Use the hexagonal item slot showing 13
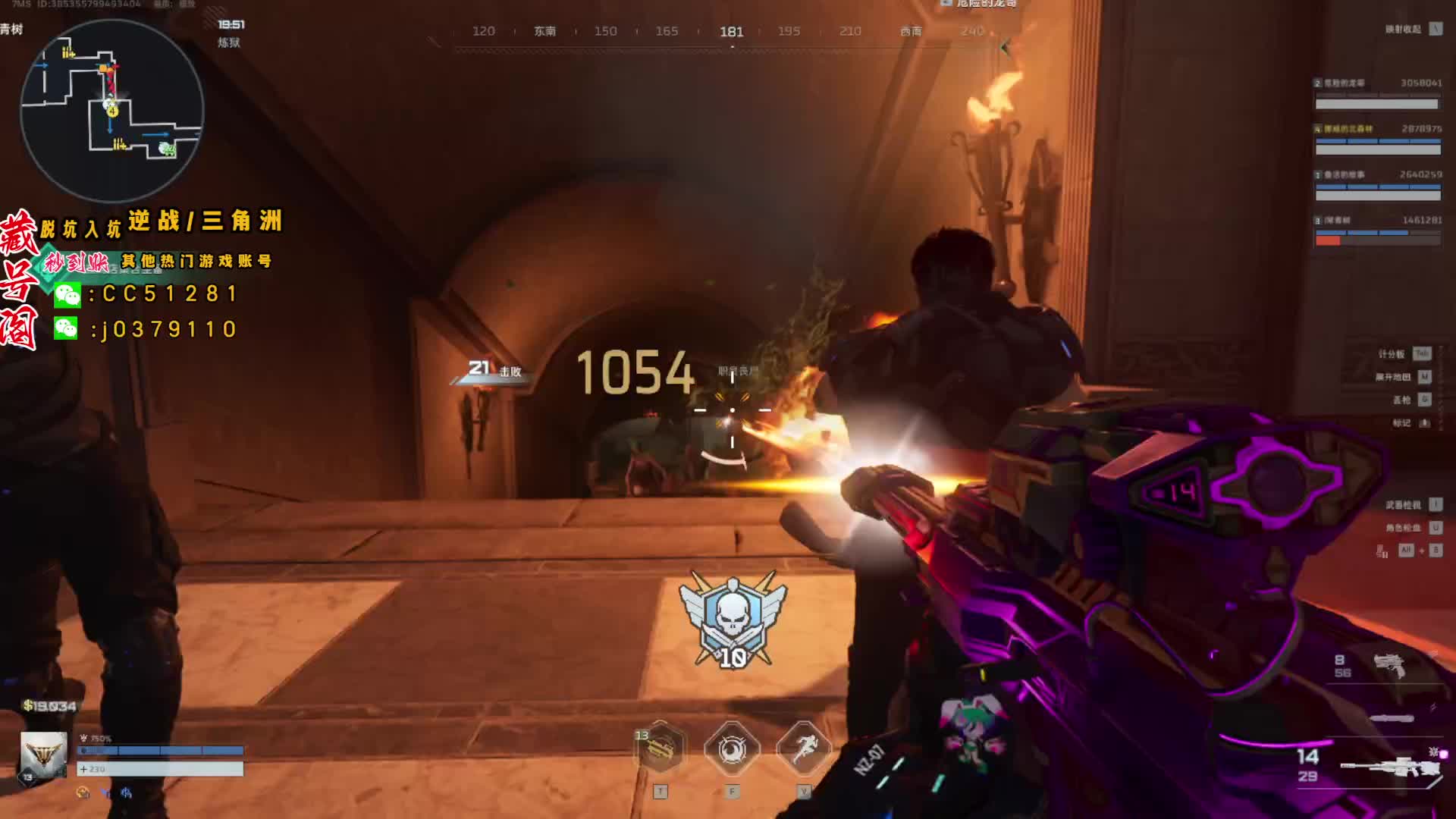Viewport: 1456px width, 819px height. pos(661,750)
